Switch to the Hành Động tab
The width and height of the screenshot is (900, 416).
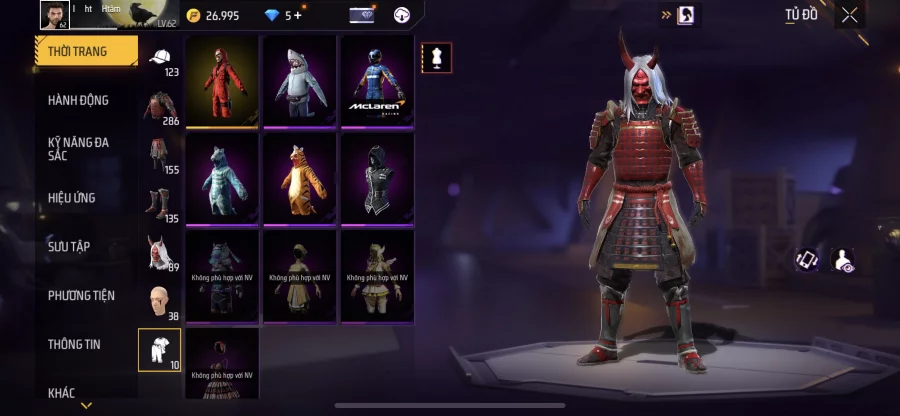pyautogui.click(x=78, y=100)
